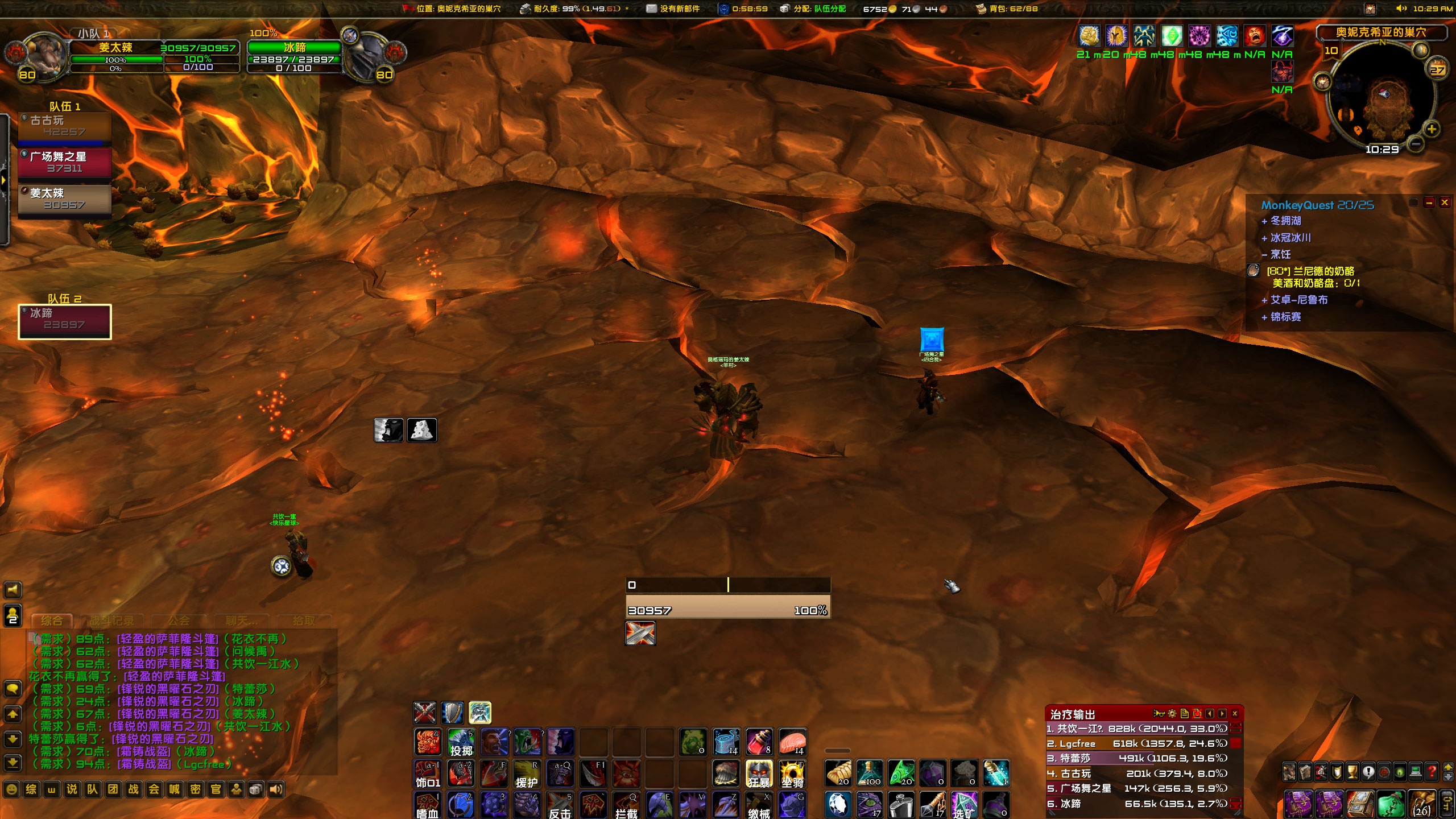Open the emote smiley icon on chat bar
The height and width of the screenshot is (819, 1456).
pos(12,789)
